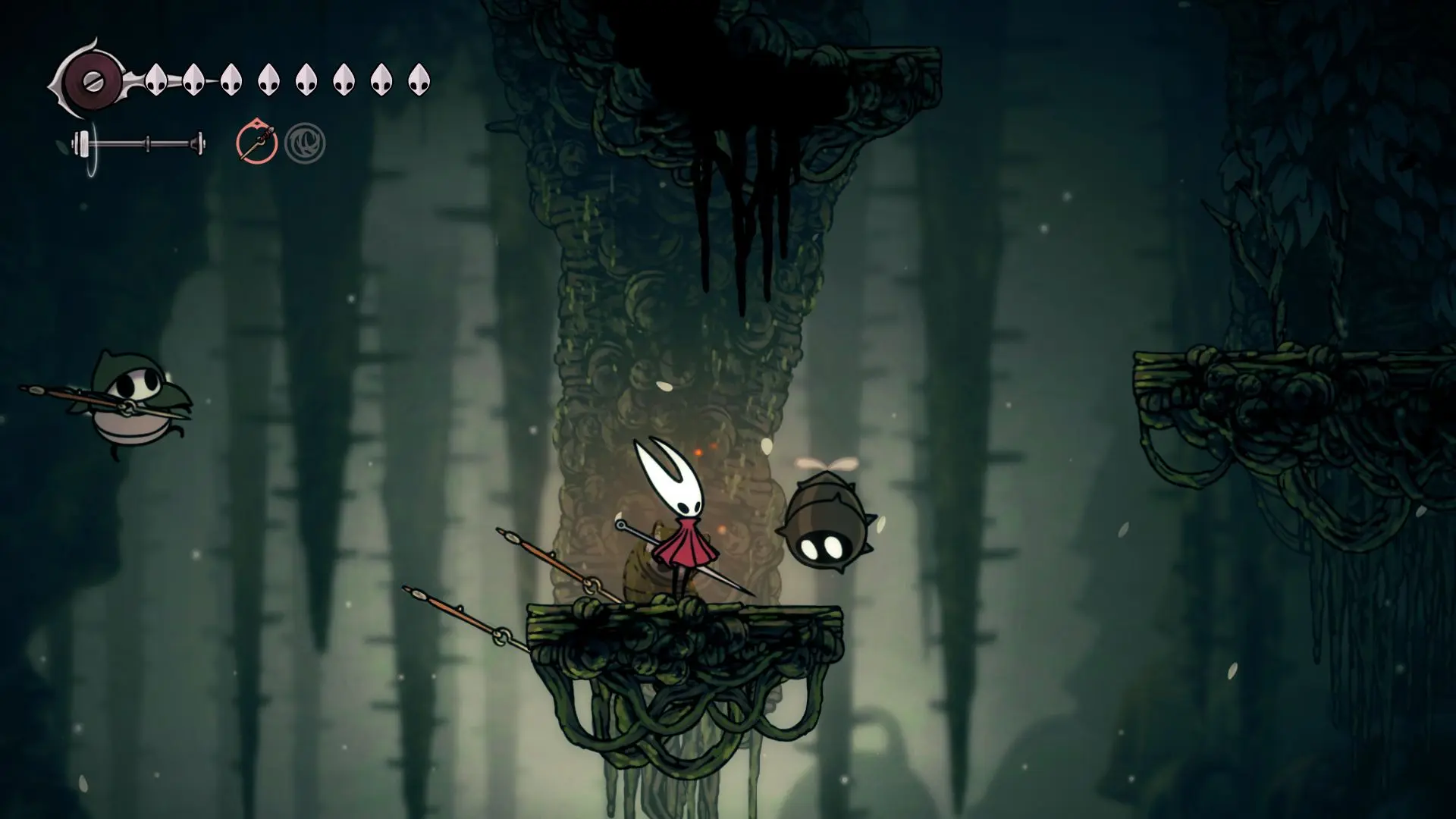Select the grey swirl tool icon
Screen dimensions: 1456x819
[305, 143]
